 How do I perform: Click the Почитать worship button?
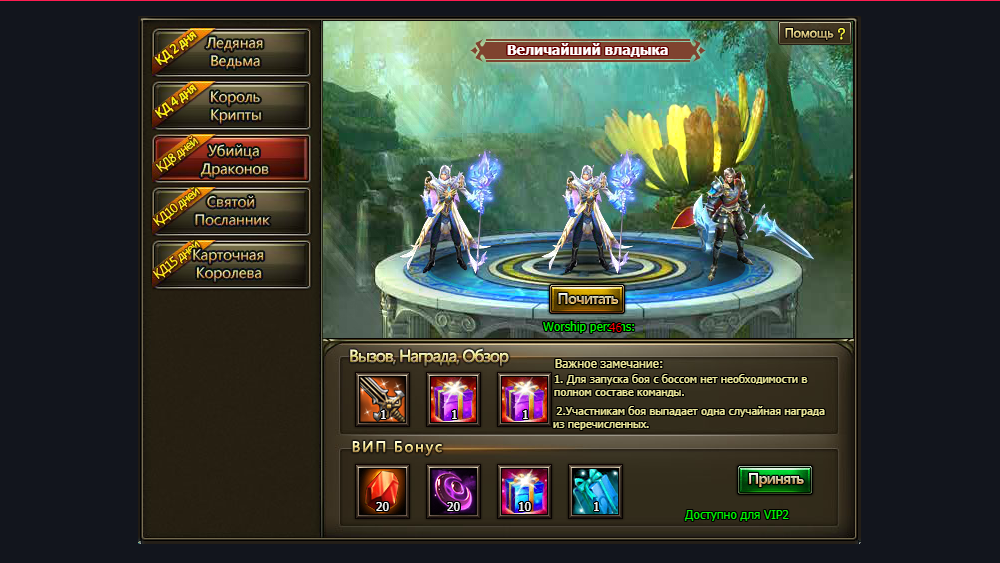click(587, 298)
